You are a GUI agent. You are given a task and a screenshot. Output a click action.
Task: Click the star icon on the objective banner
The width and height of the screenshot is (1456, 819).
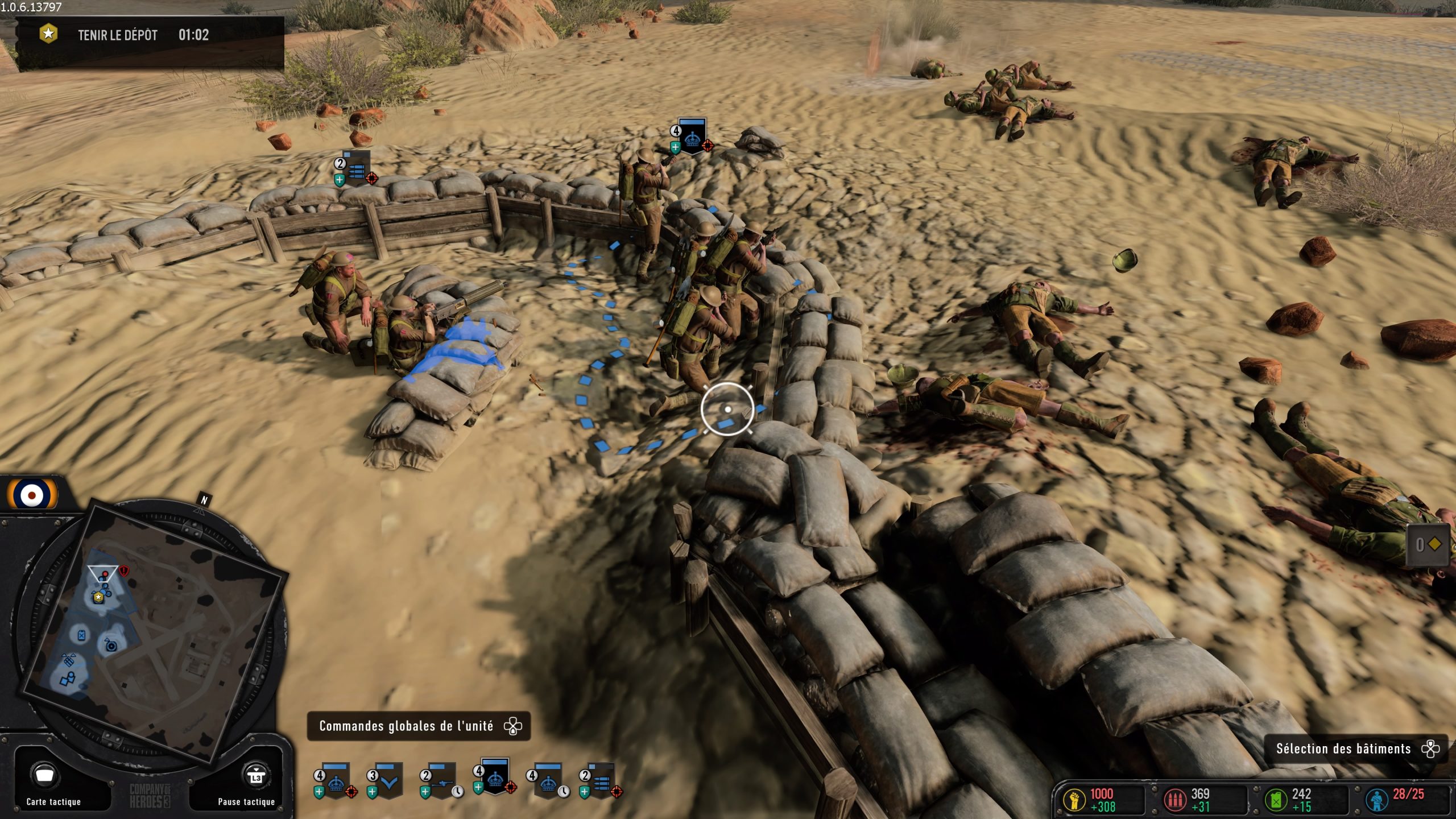[x=48, y=35]
